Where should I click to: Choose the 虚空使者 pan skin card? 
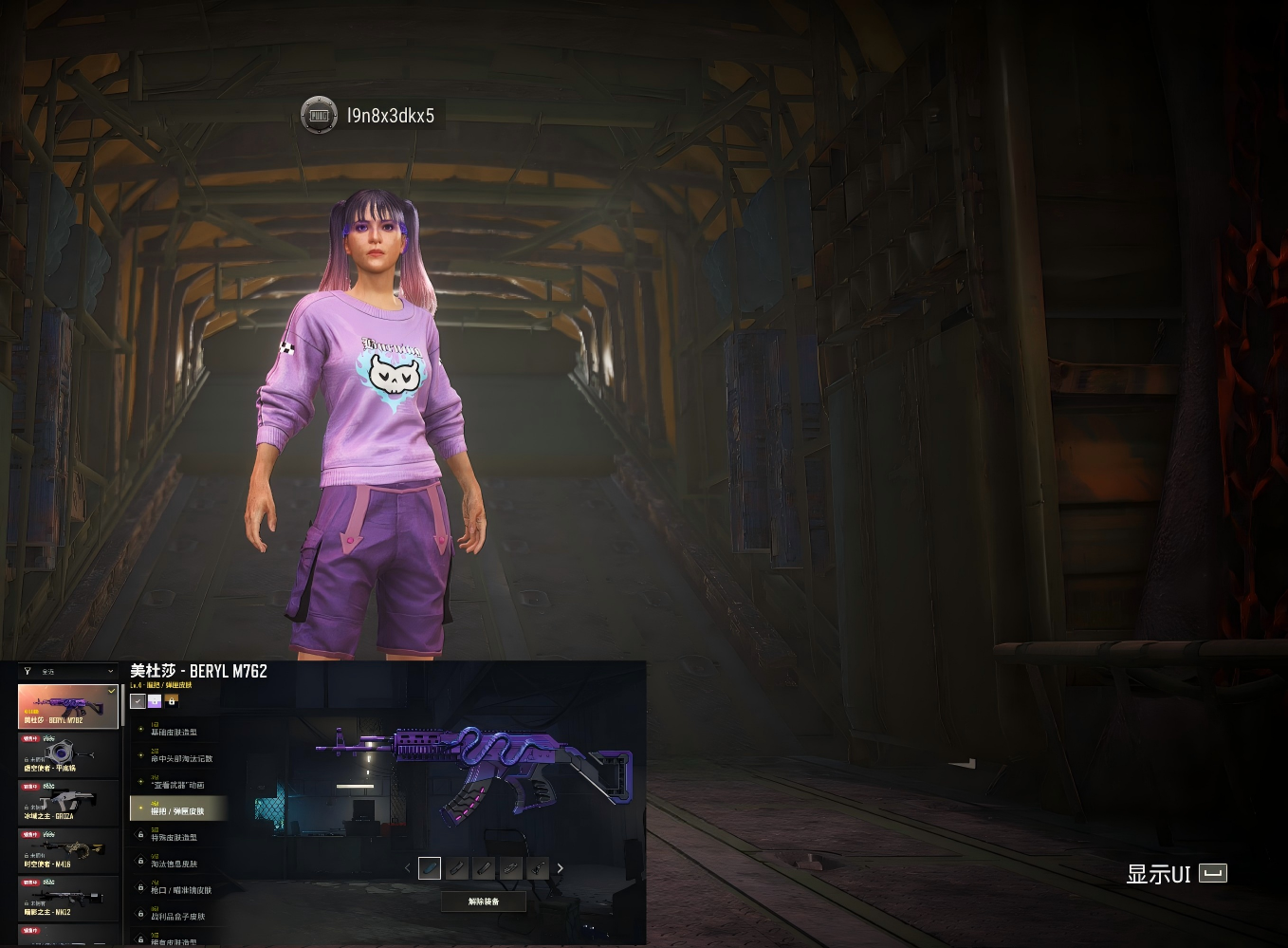point(68,755)
